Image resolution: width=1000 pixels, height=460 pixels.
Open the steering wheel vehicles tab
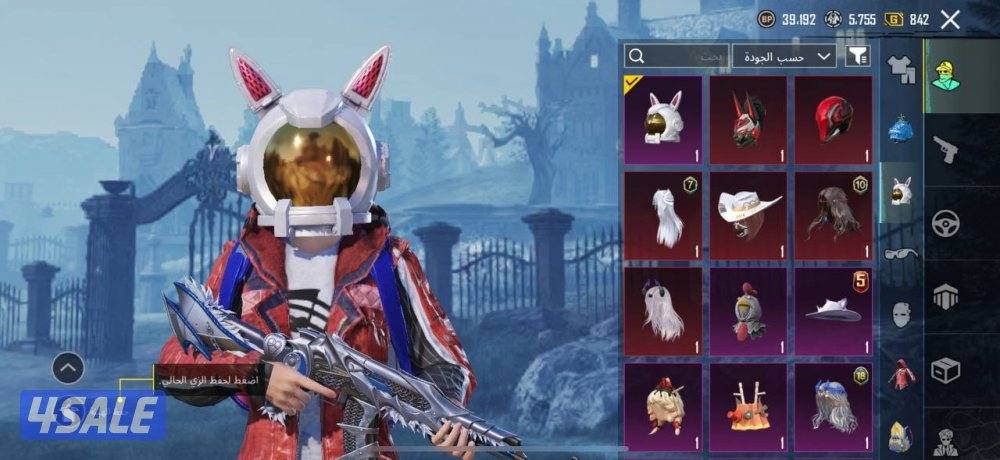[x=945, y=222]
